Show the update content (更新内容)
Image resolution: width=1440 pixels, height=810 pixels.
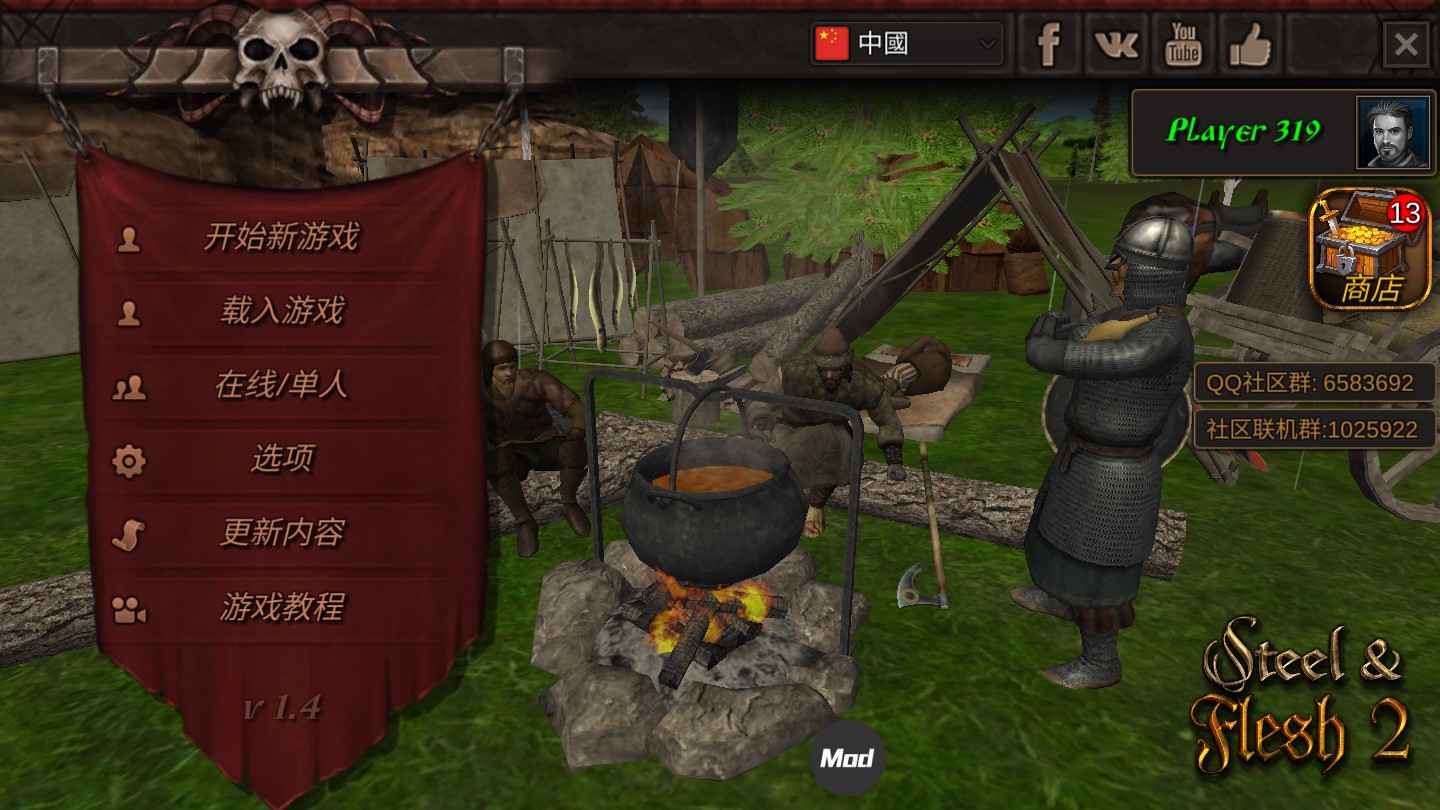[x=281, y=534]
